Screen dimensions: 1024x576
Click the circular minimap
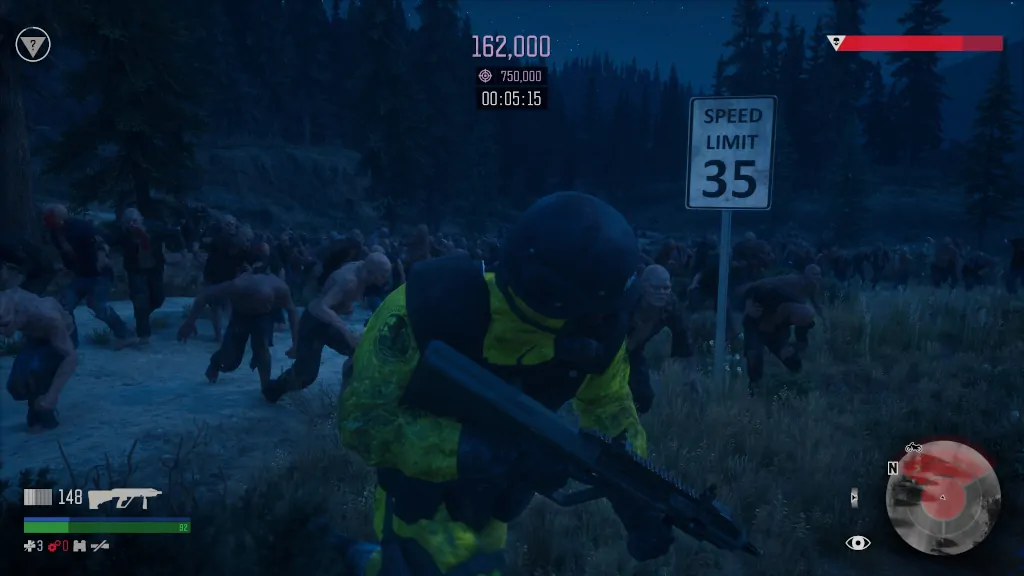coord(943,497)
